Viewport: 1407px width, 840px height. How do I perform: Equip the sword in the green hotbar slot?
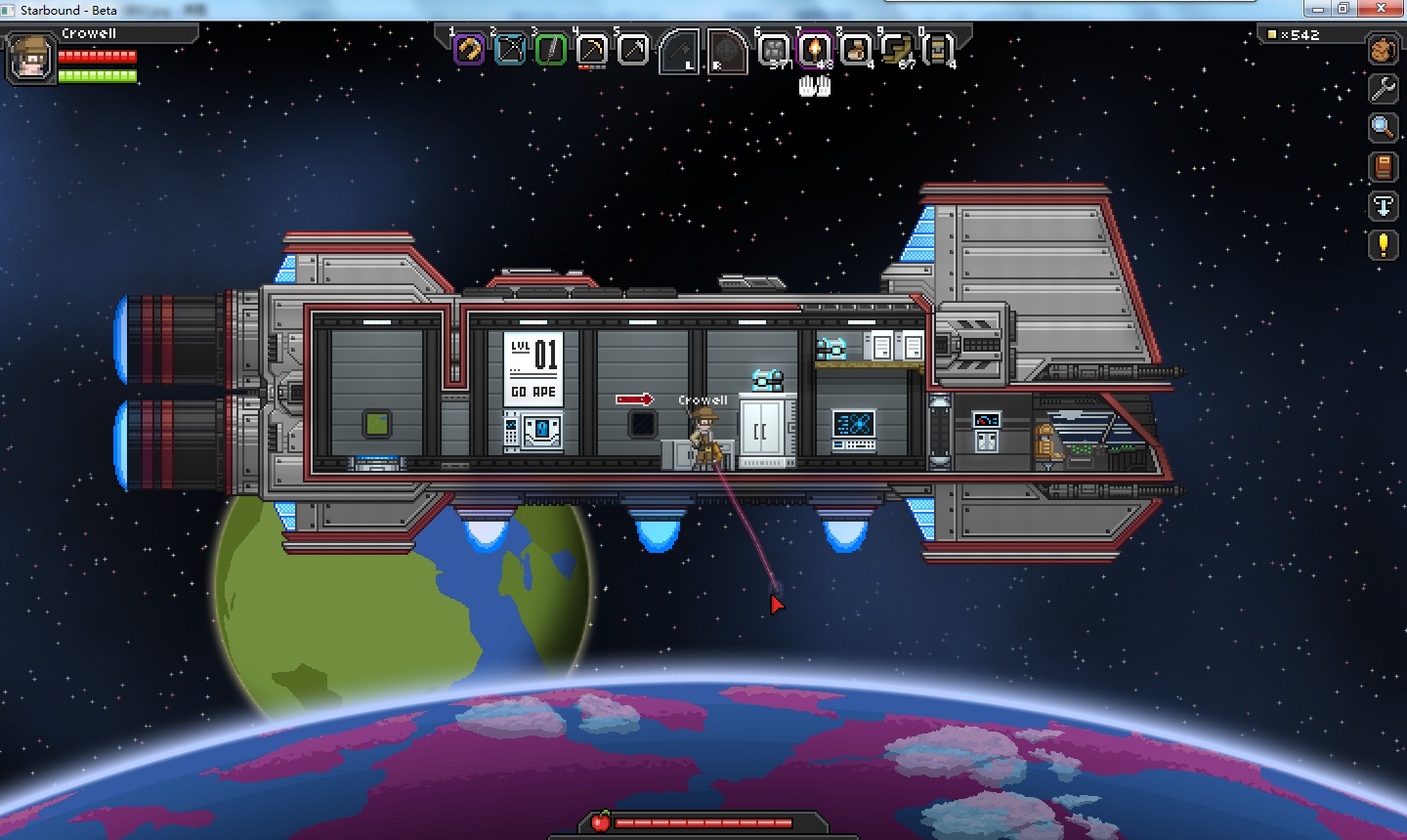point(551,49)
